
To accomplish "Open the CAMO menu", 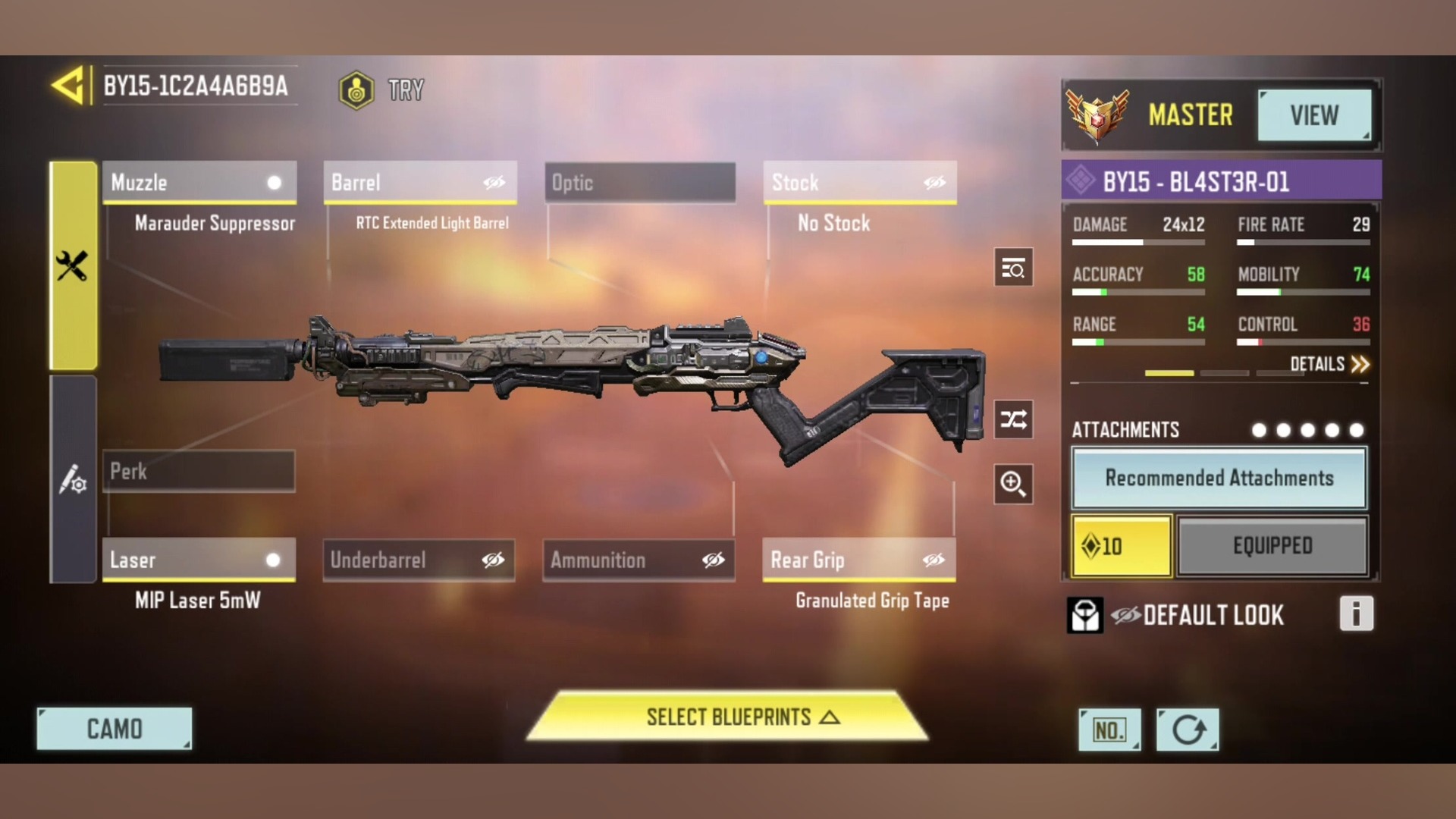I will pos(115,729).
